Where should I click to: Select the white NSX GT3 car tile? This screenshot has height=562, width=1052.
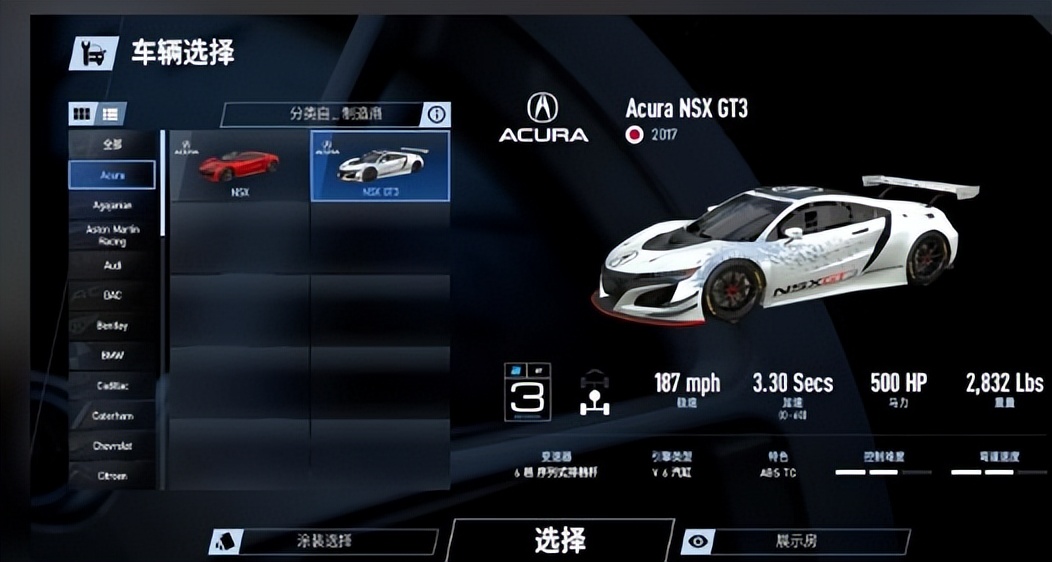380,166
